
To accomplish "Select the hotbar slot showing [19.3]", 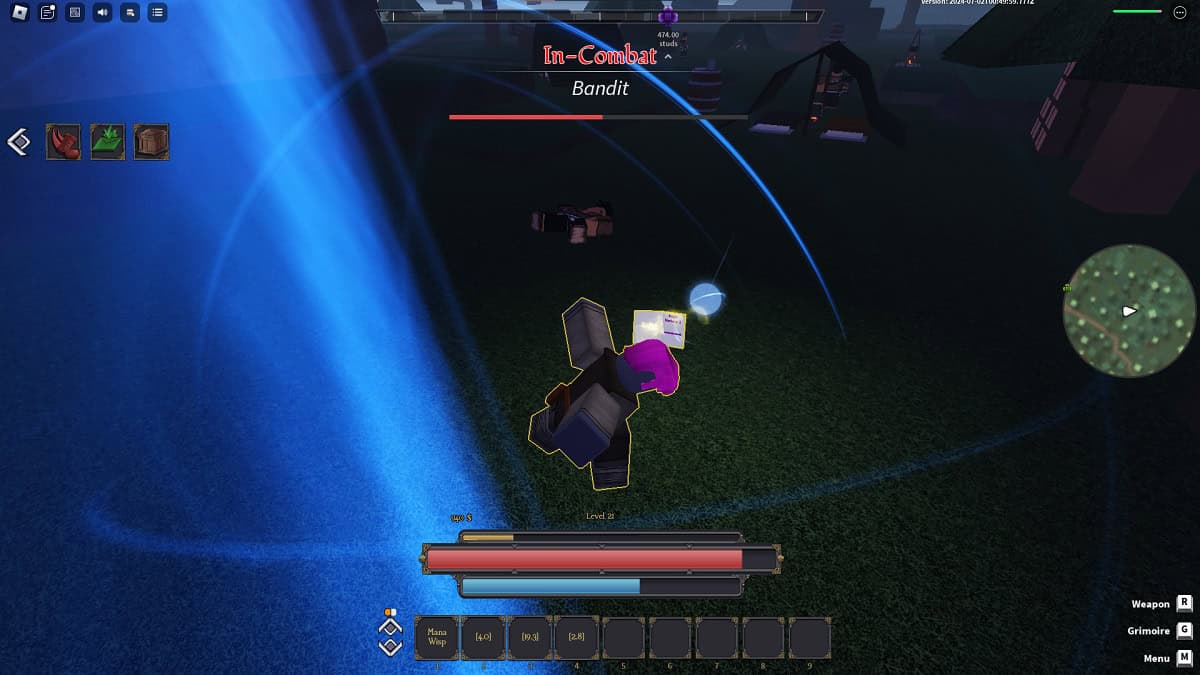I will click(530, 637).
